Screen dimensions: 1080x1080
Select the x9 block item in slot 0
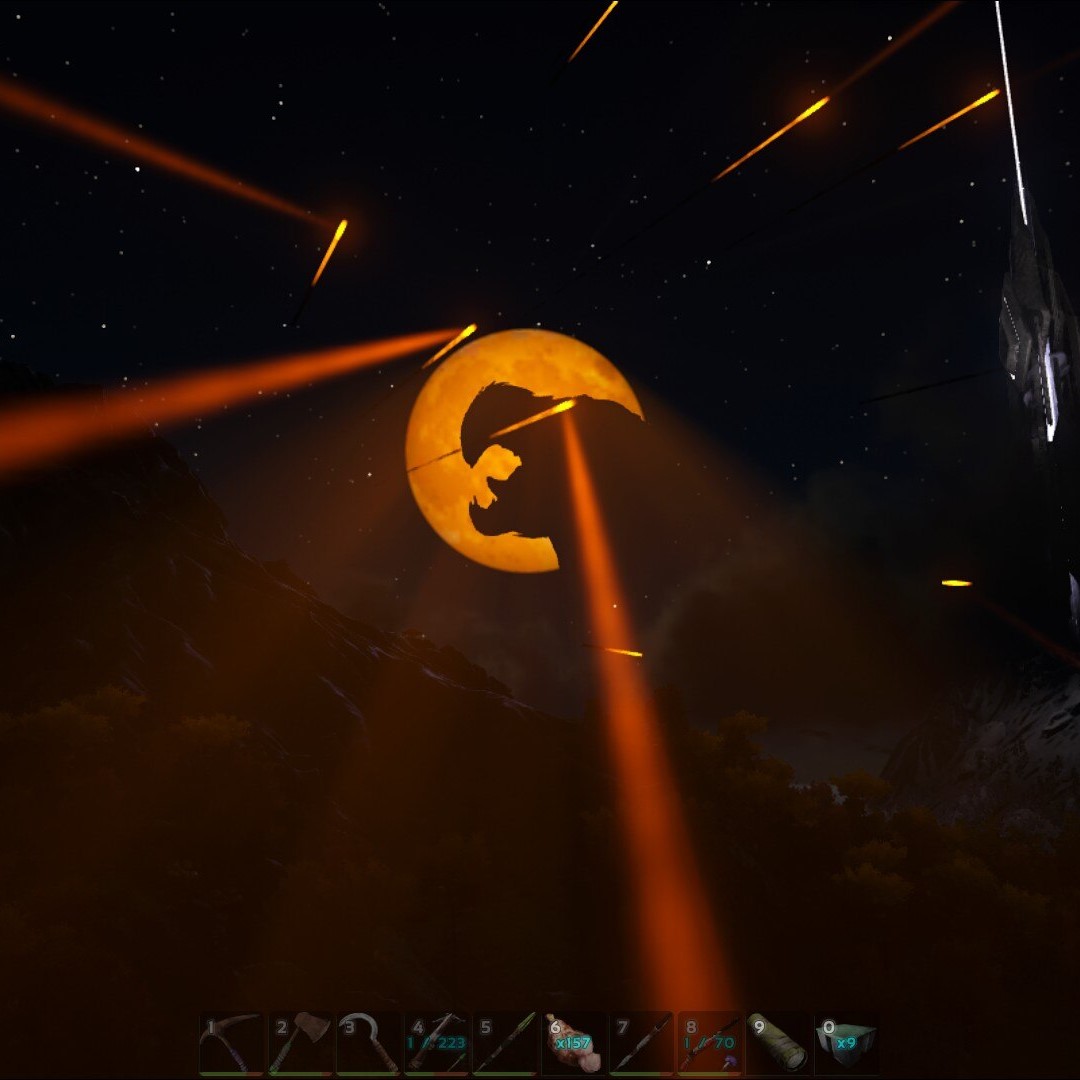click(x=846, y=1042)
